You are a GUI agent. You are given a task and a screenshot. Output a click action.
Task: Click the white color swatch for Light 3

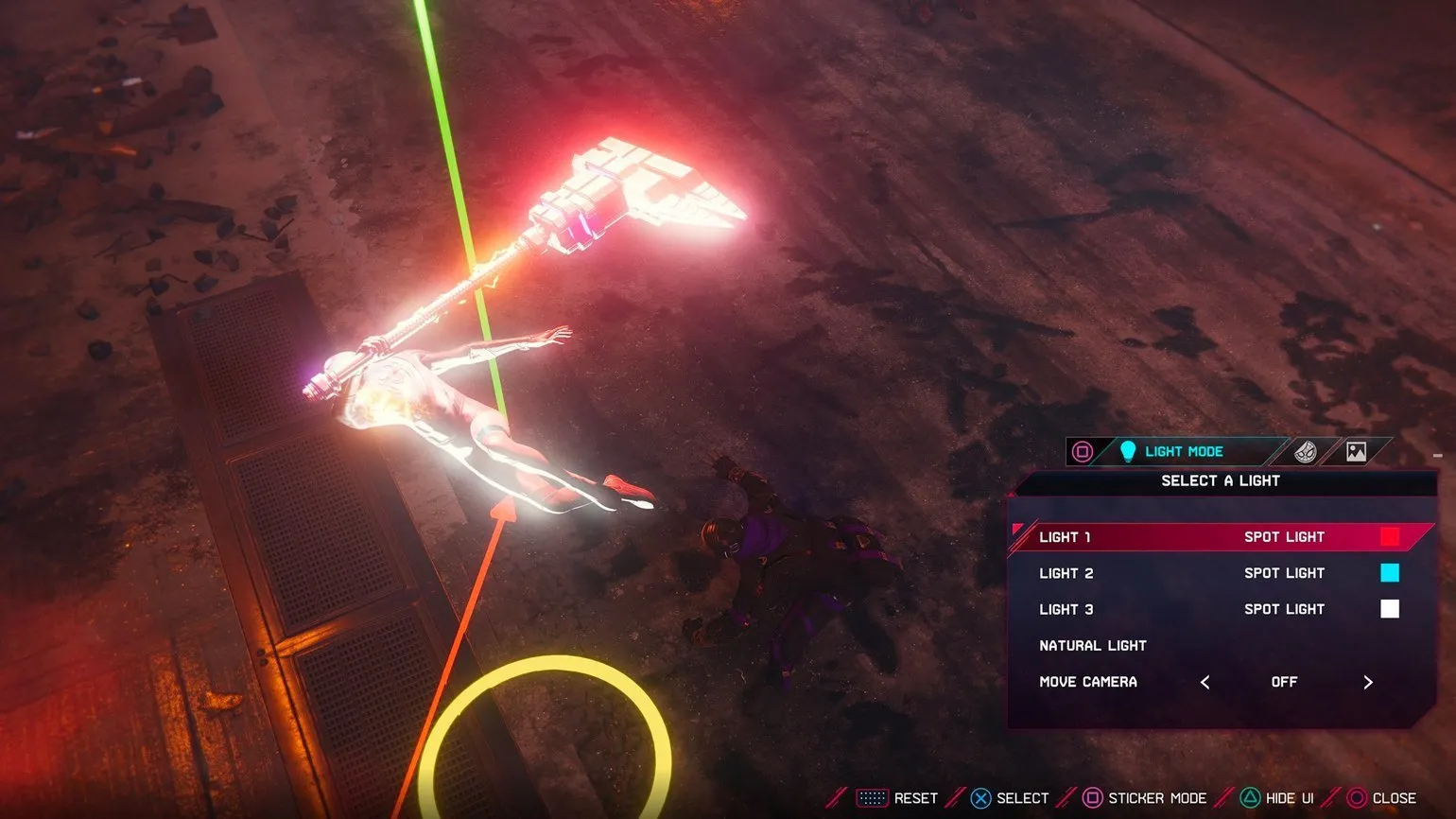click(x=1389, y=609)
